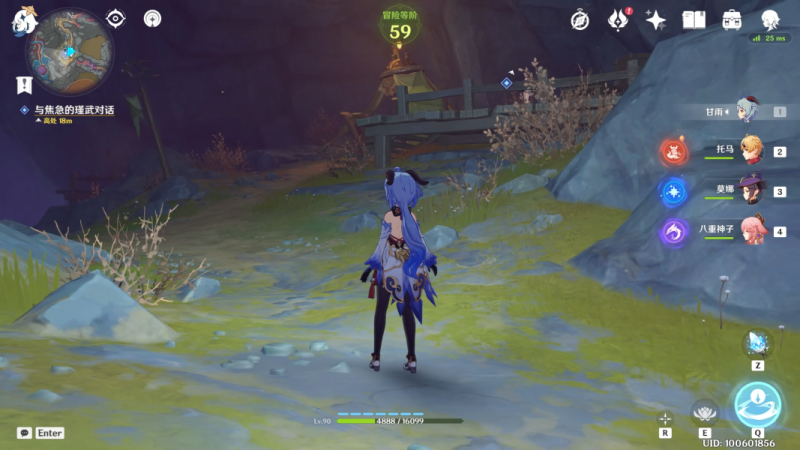Use the crystal gadget quick-use item

click(757, 343)
